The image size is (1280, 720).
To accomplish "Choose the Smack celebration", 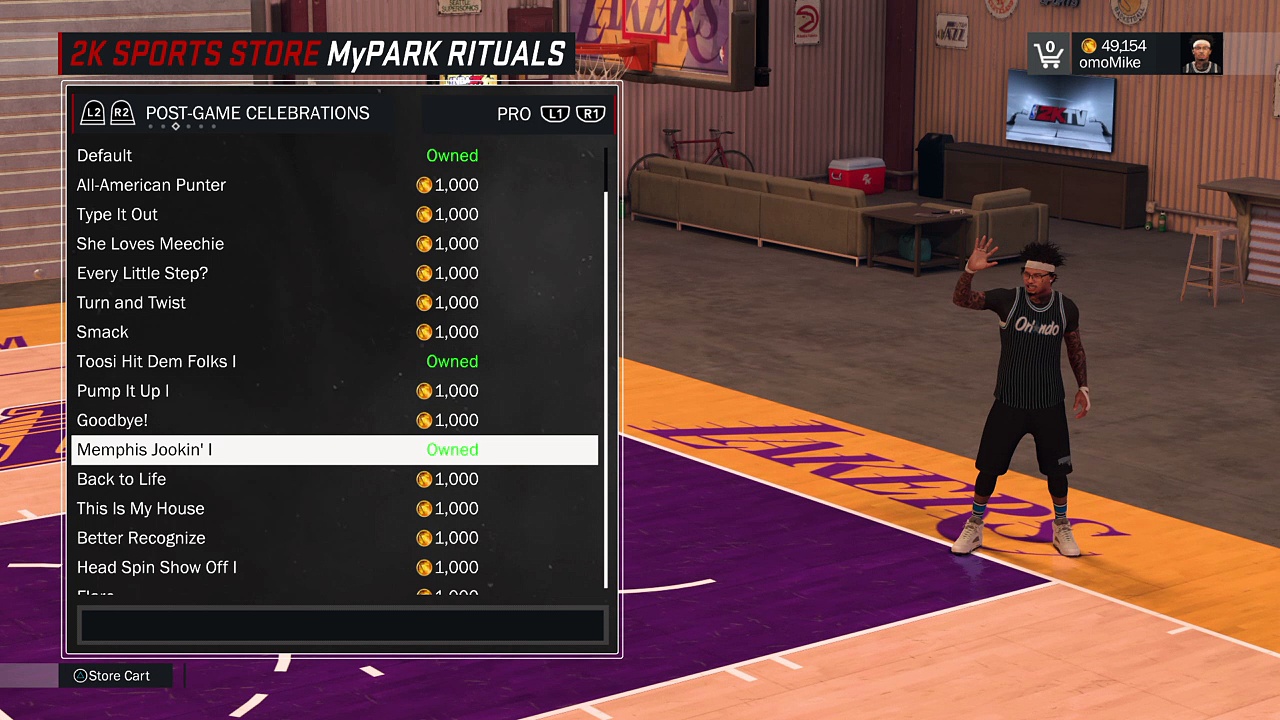I will pyautogui.click(x=103, y=332).
